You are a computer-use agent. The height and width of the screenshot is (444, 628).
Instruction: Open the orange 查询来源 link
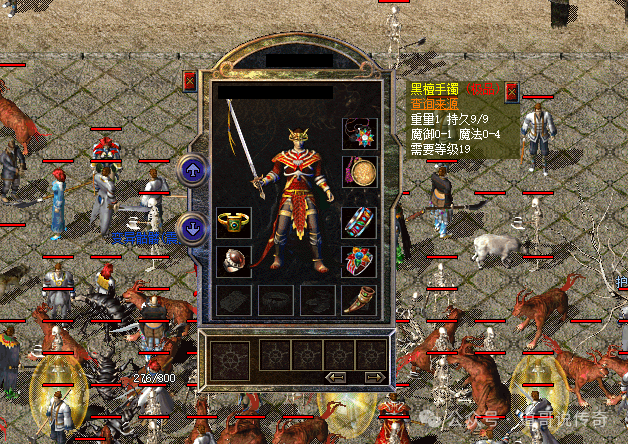tap(438, 103)
